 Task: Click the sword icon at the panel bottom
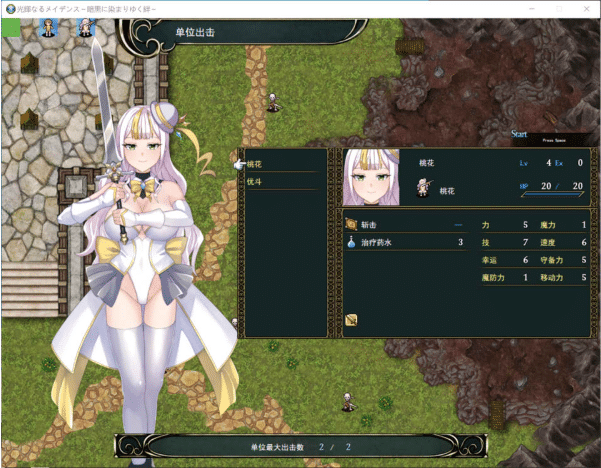[352, 320]
